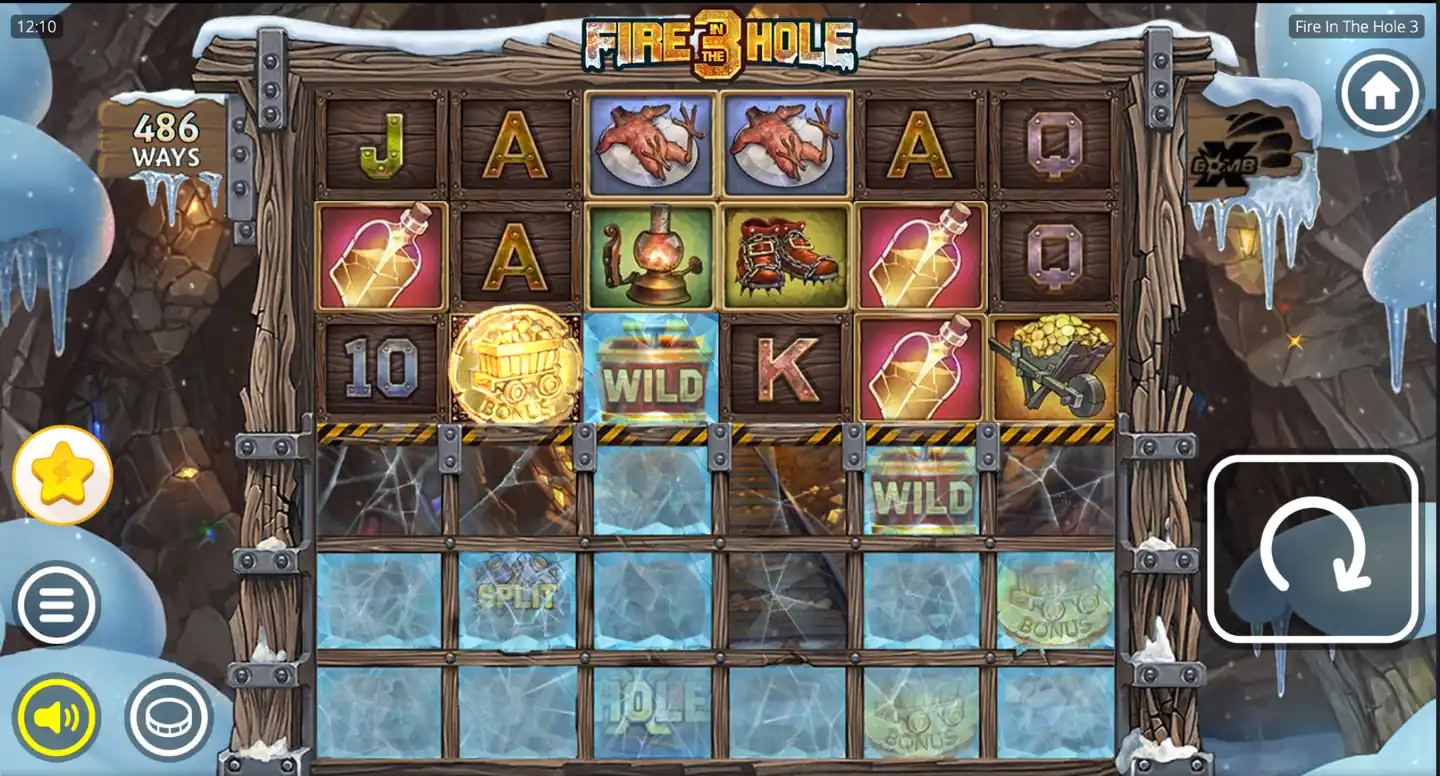Open the hamburger game settings menu
The image size is (1440, 776).
[x=57, y=604]
